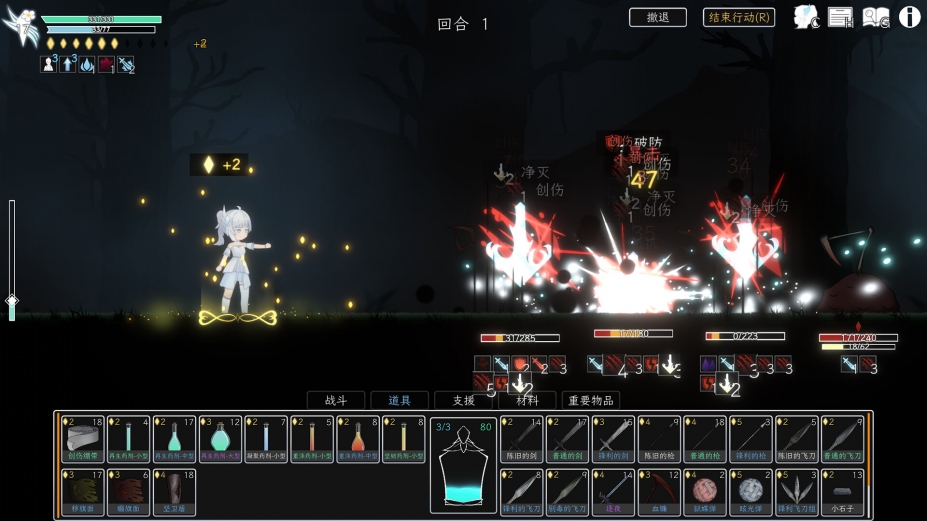
Task: End the turn with 结束行动
Action: 739,17
